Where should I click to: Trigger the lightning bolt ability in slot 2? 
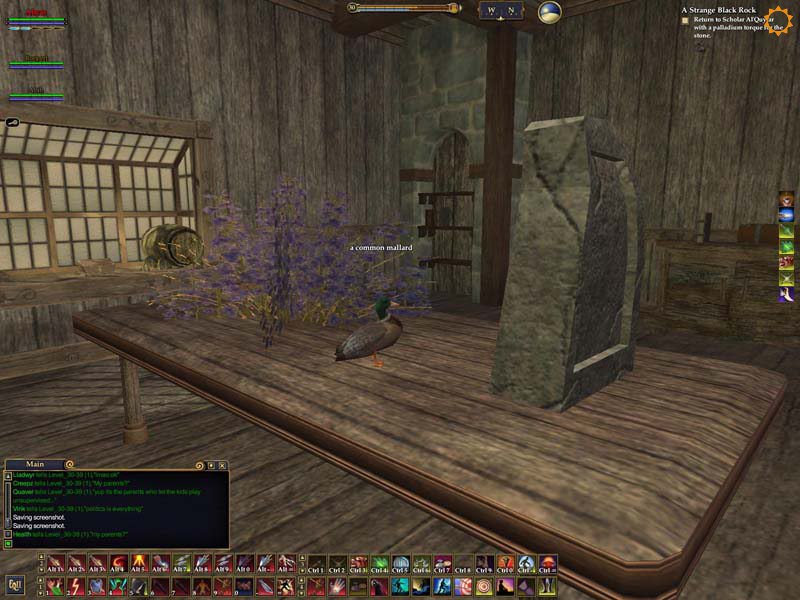coord(77,586)
